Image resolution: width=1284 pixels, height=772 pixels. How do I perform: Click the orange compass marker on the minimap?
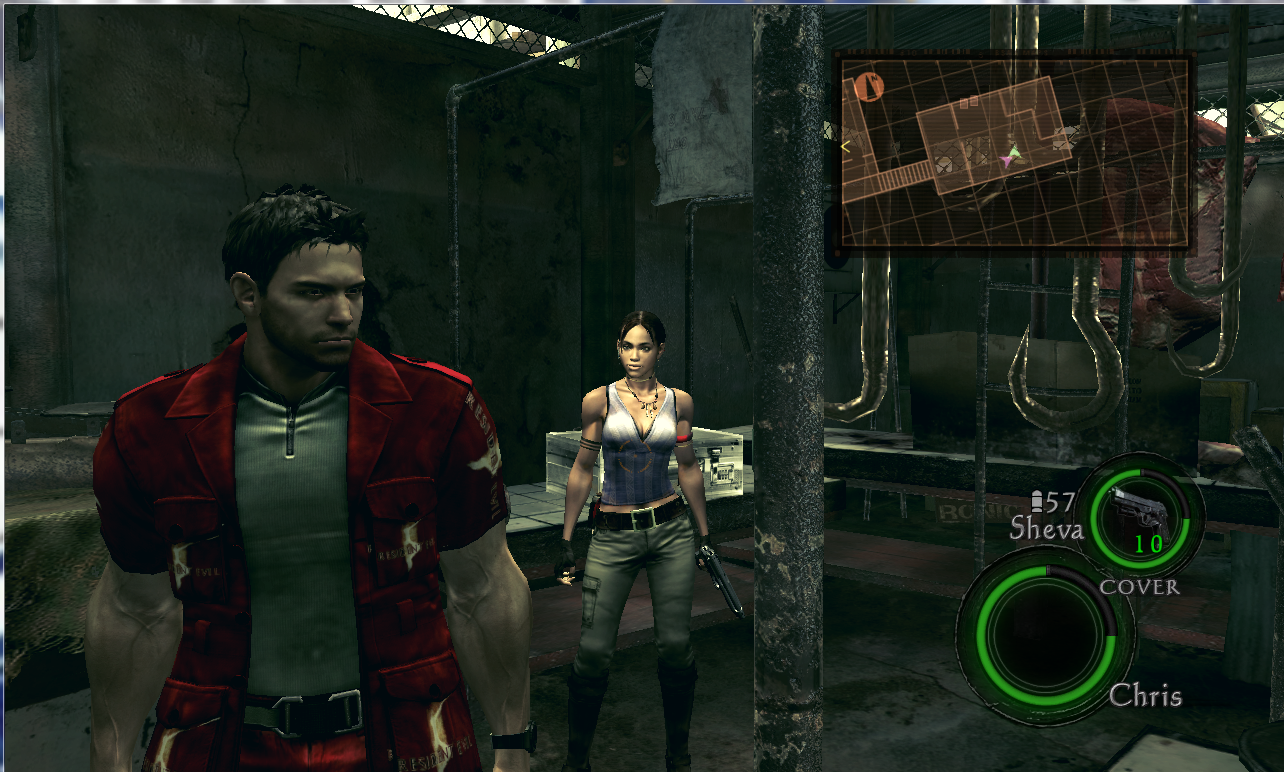869,87
